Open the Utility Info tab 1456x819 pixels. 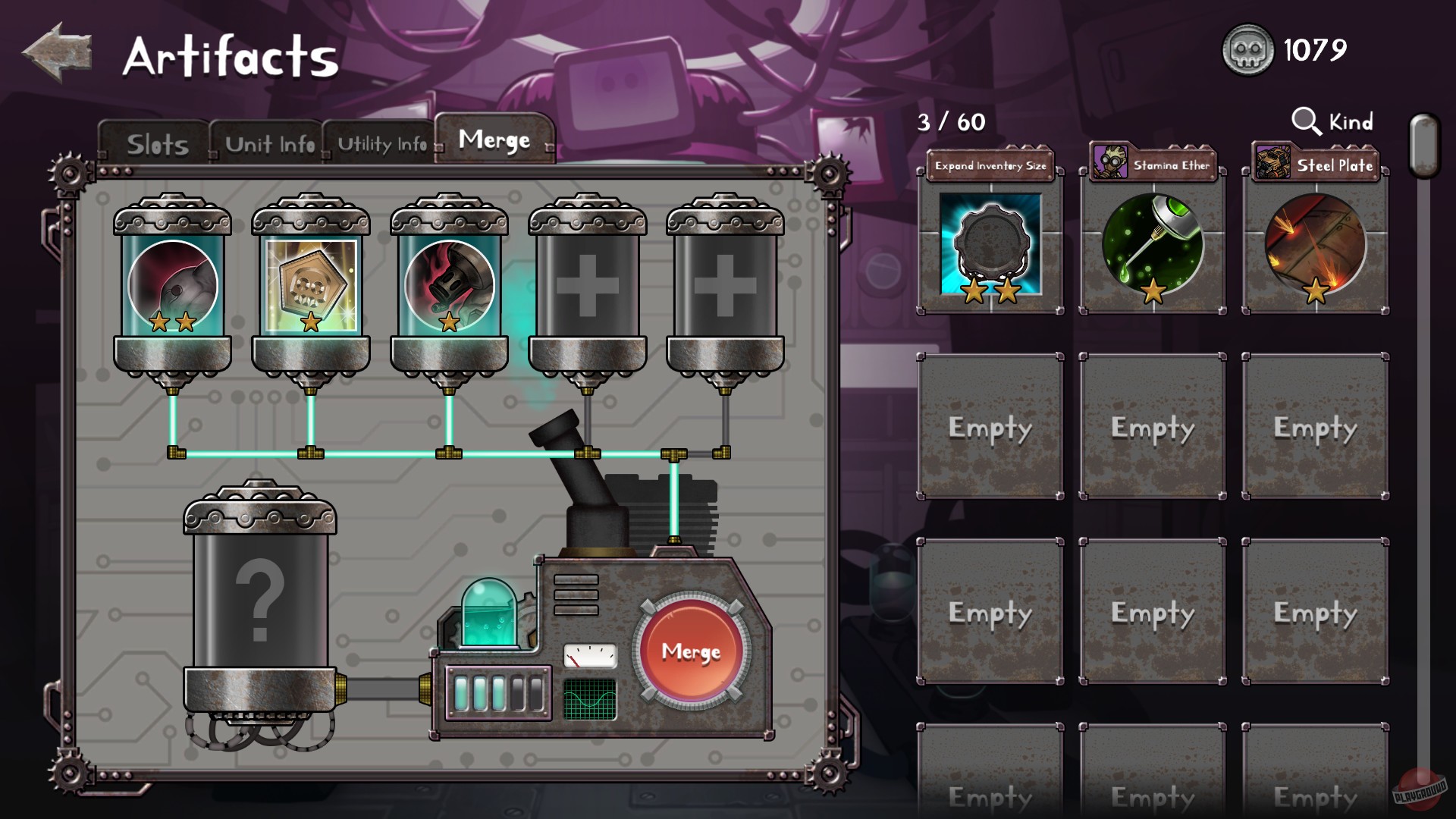pyautogui.click(x=381, y=143)
